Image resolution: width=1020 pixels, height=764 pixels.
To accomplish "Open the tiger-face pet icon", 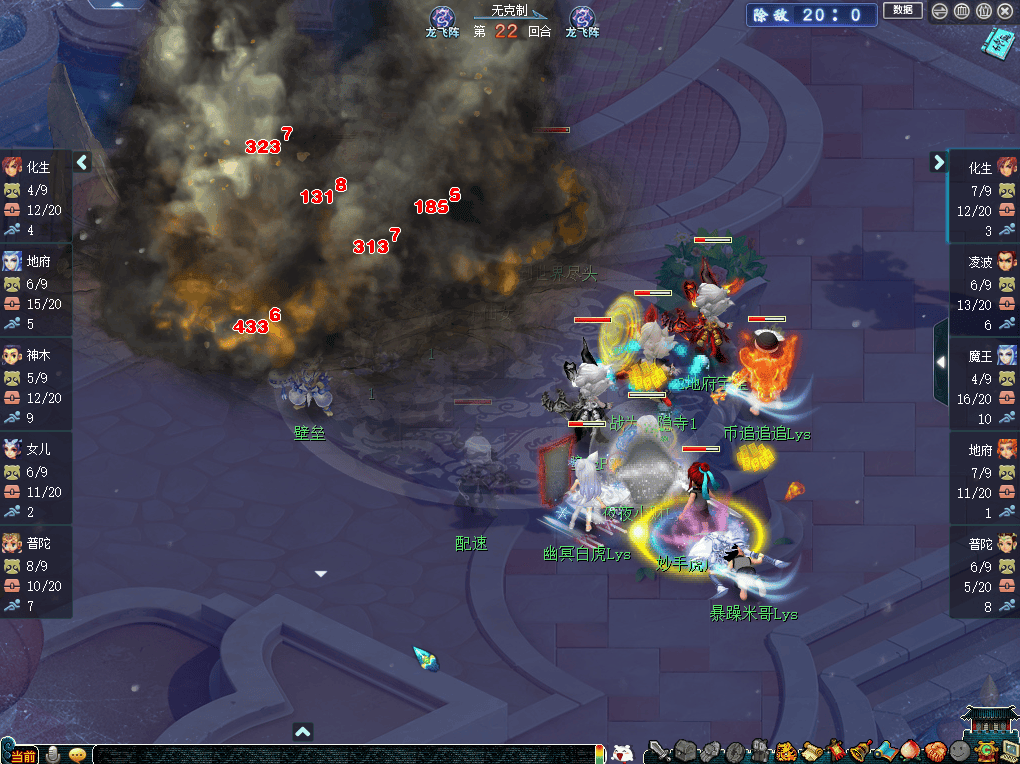I will 785,751.
